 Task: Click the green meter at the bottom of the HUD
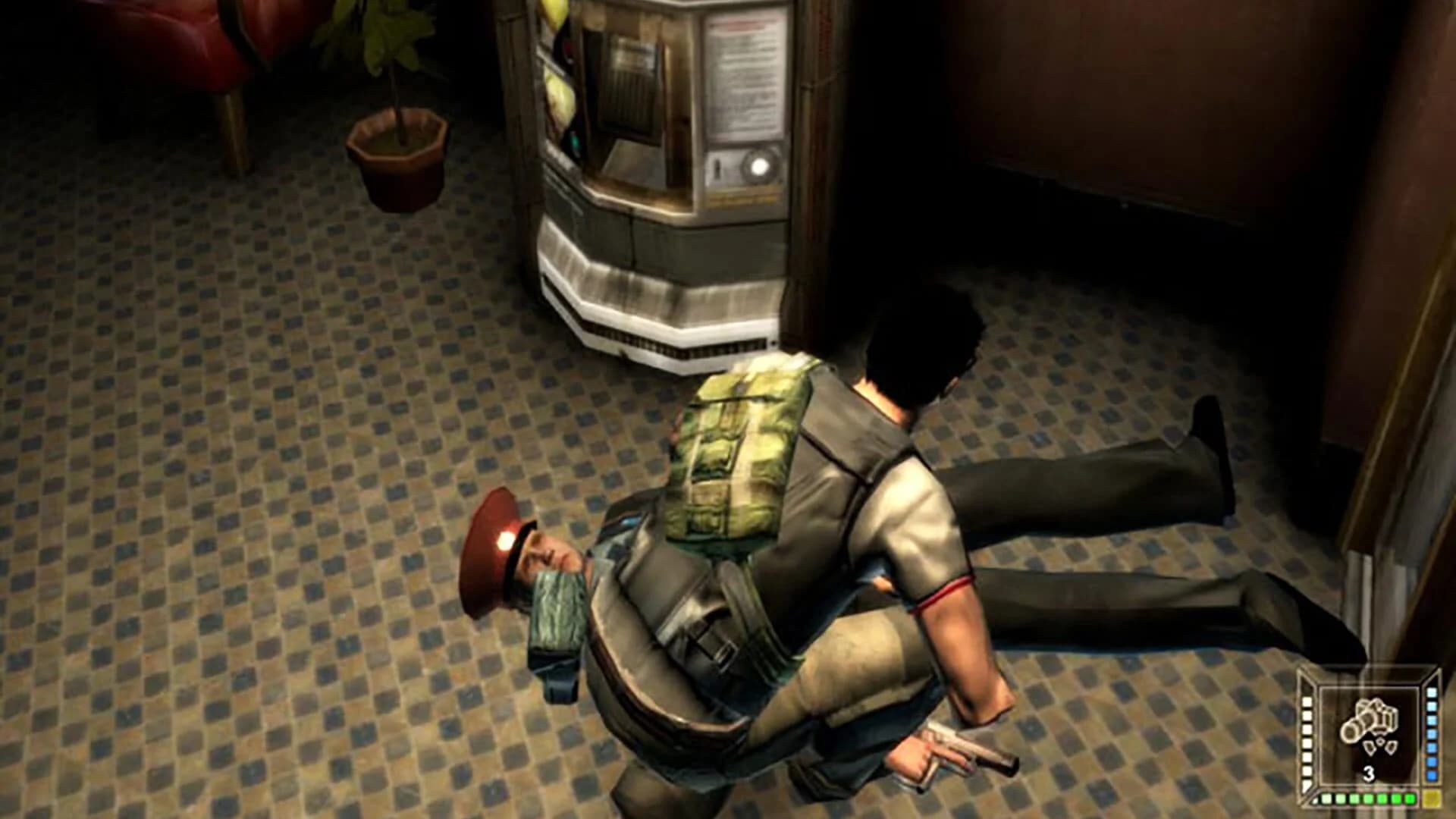[1367, 799]
